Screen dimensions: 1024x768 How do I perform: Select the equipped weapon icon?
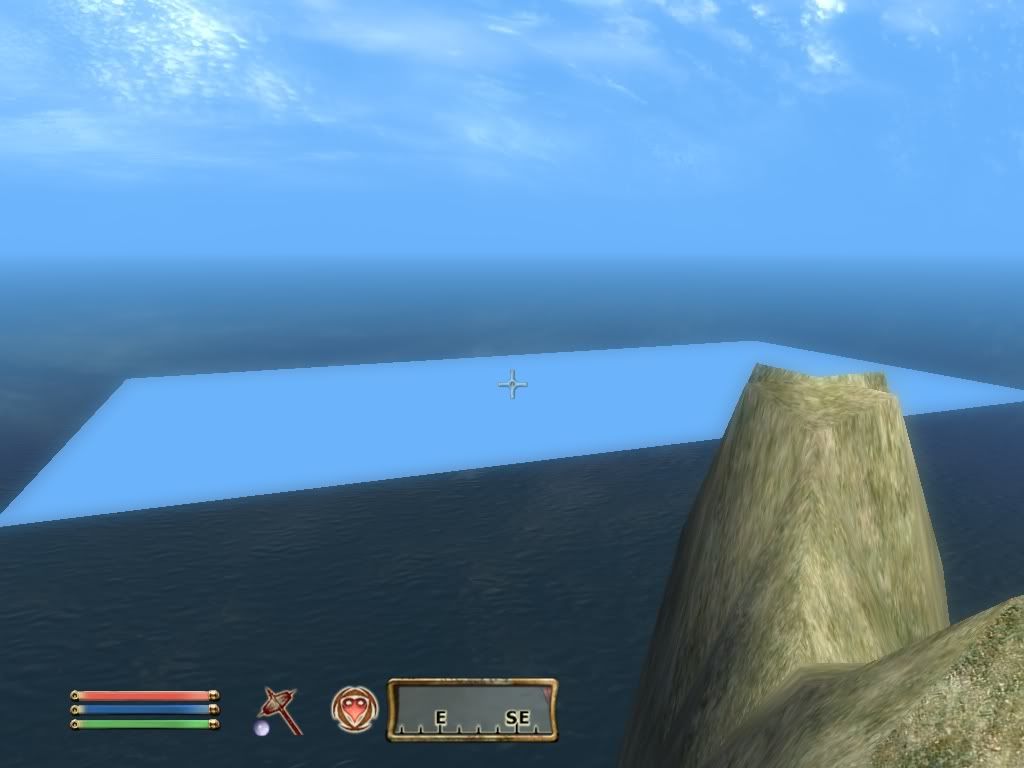click(x=280, y=709)
